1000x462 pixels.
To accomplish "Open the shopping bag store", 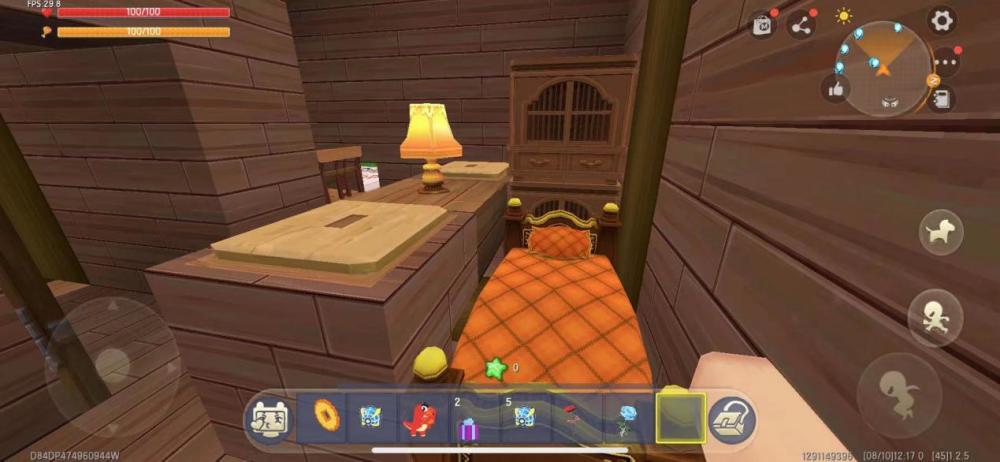I will [763, 25].
